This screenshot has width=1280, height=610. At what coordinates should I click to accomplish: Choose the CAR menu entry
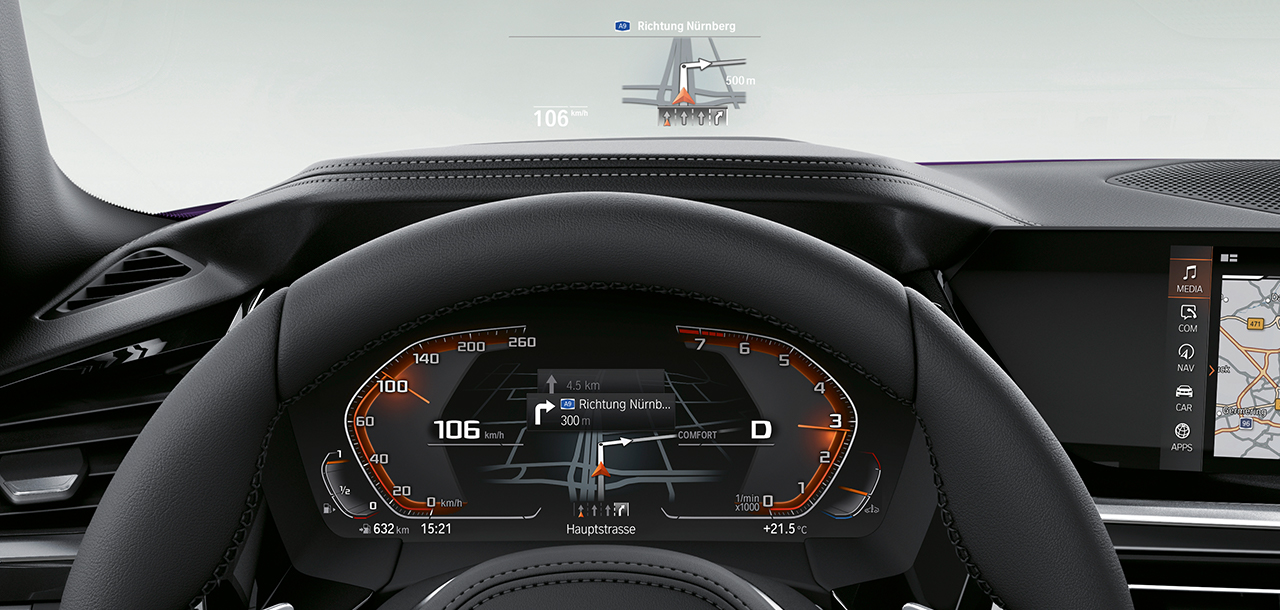pyautogui.click(x=1184, y=397)
